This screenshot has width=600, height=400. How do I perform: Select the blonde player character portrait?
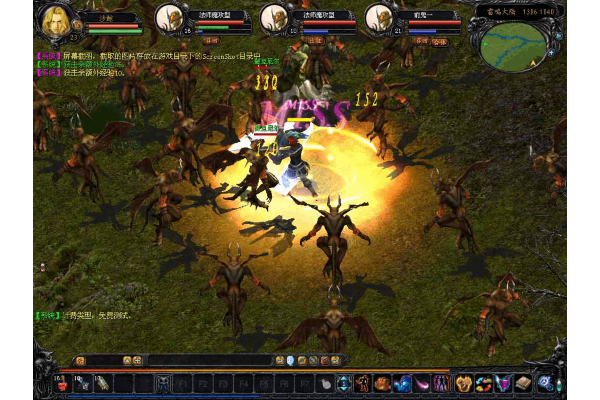[55, 21]
